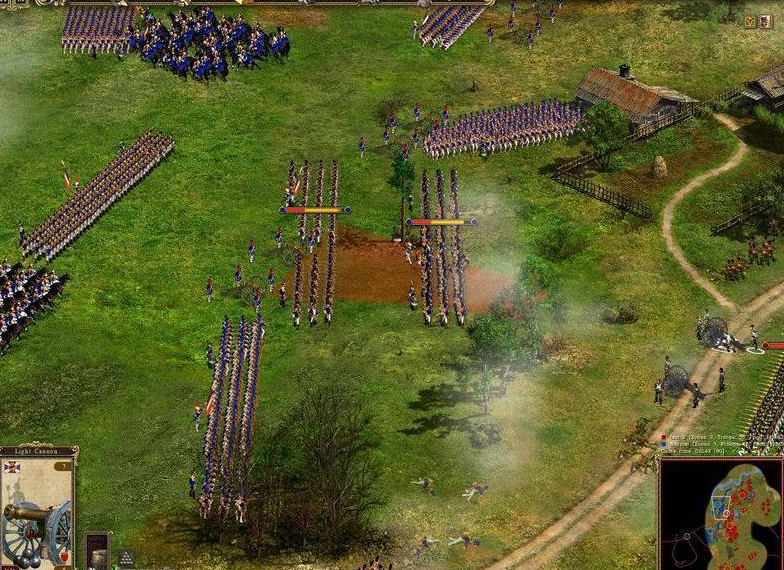
Task: Open the orange leaf icon button
Action: pos(749,21)
